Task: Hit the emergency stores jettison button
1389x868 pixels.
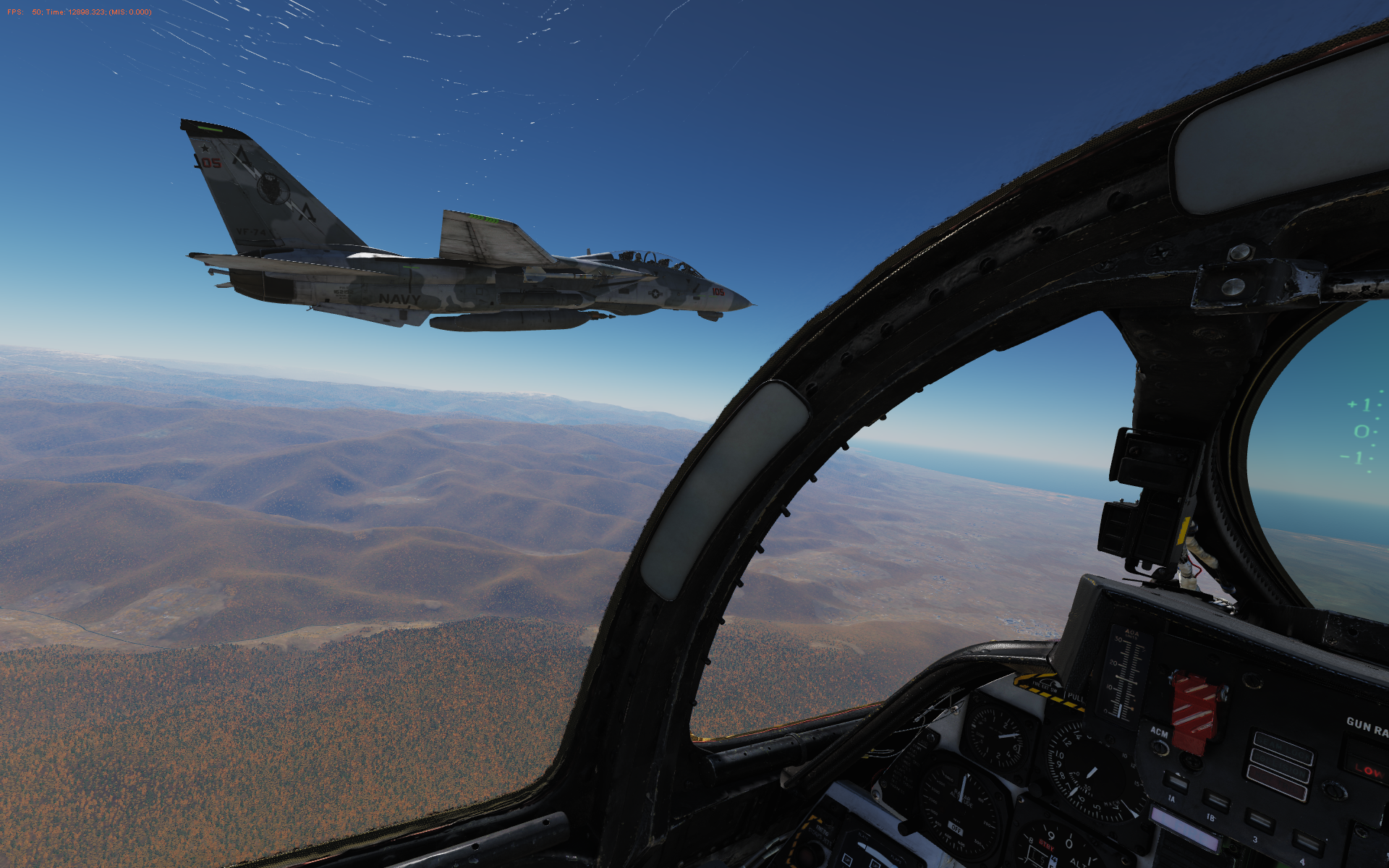Action: (1191, 762)
